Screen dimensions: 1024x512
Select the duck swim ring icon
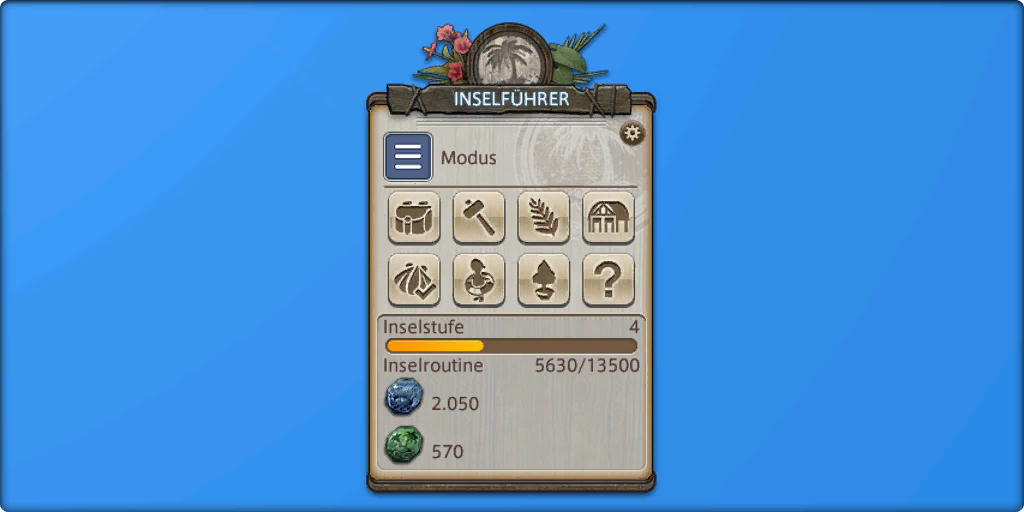click(x=479, y=280)
